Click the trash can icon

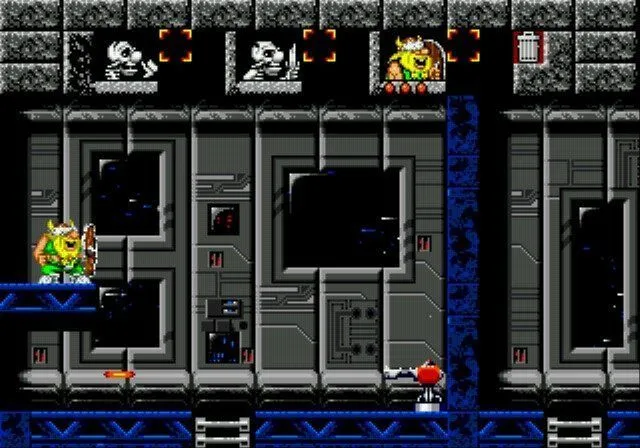(x=527, y=47)
